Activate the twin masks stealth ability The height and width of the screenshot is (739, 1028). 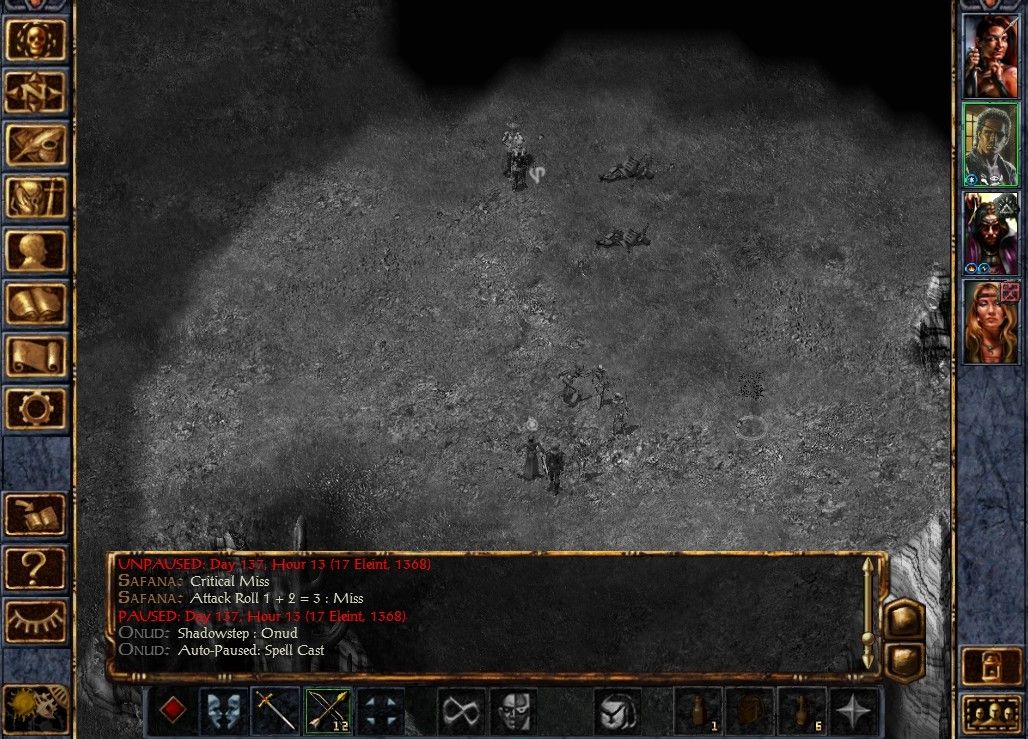224,711
